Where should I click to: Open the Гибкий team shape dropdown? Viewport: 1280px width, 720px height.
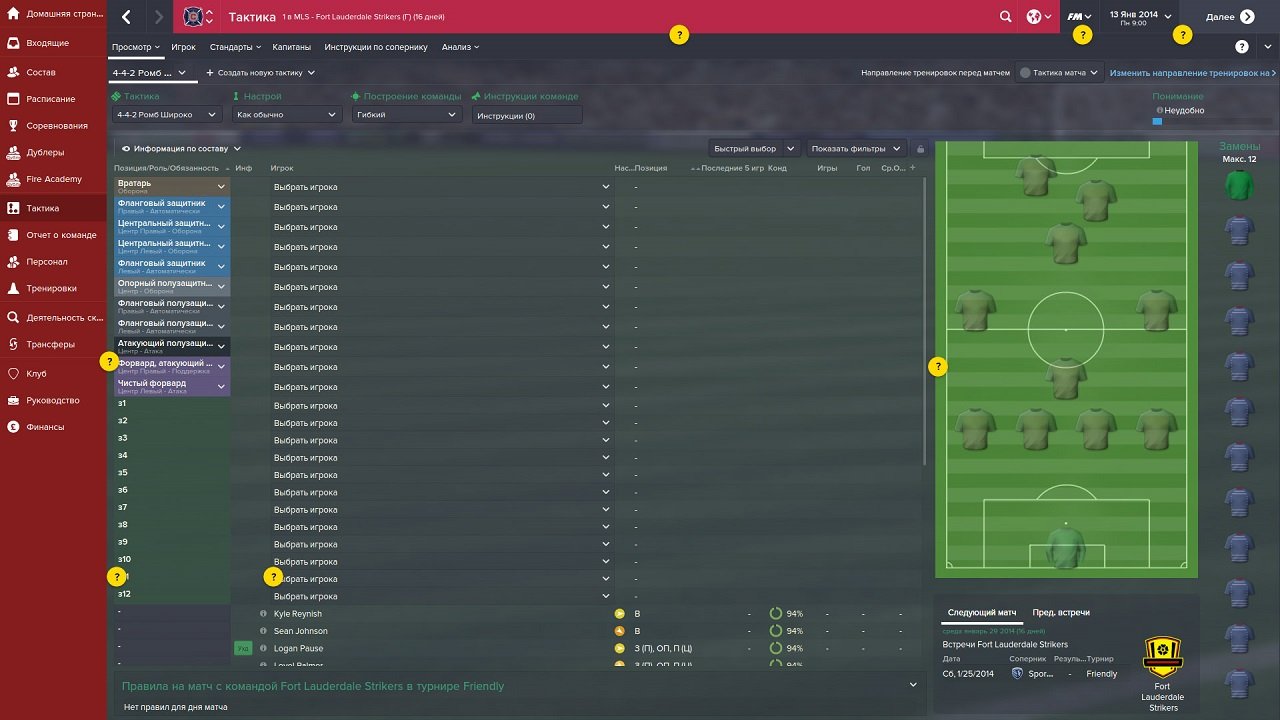point(405,114)
